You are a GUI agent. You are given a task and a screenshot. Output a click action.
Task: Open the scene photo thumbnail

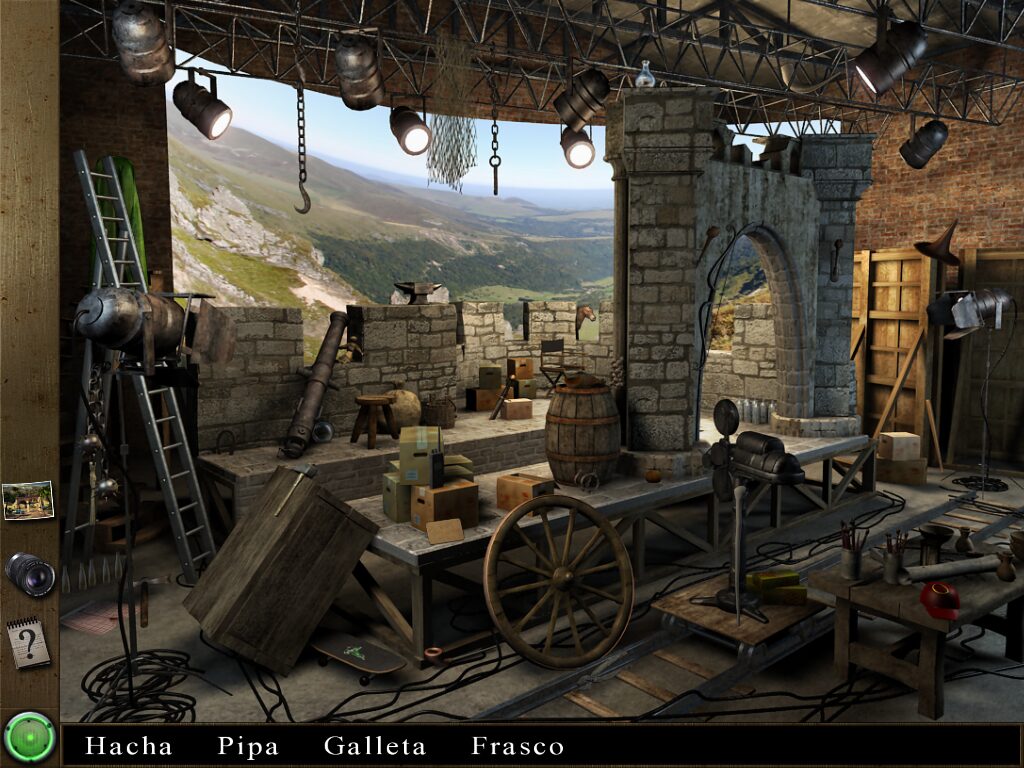coord(28,500)
